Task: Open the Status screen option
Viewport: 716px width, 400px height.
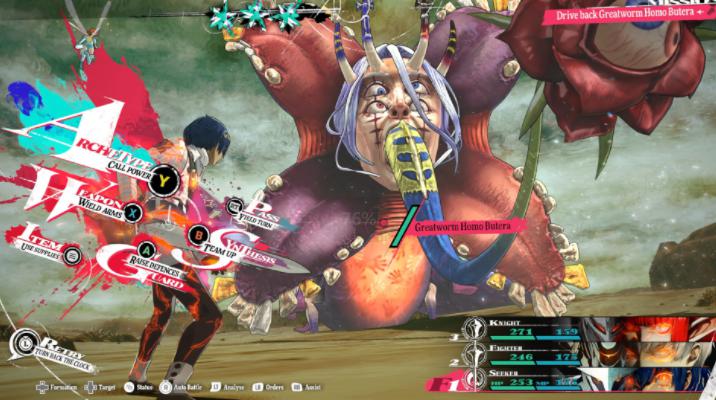Action: (142, 385)
